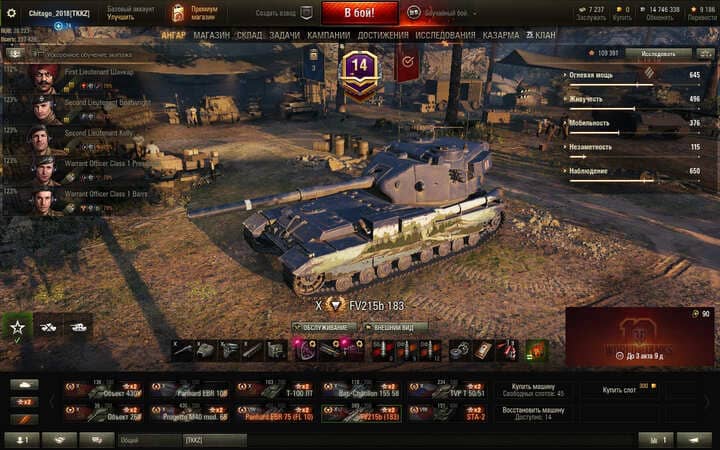Show the ДОСТИЖЕНИЯ achievements tab
This screenshot has width=720, height=450.
pyautogui.click(x=382, y=35)
